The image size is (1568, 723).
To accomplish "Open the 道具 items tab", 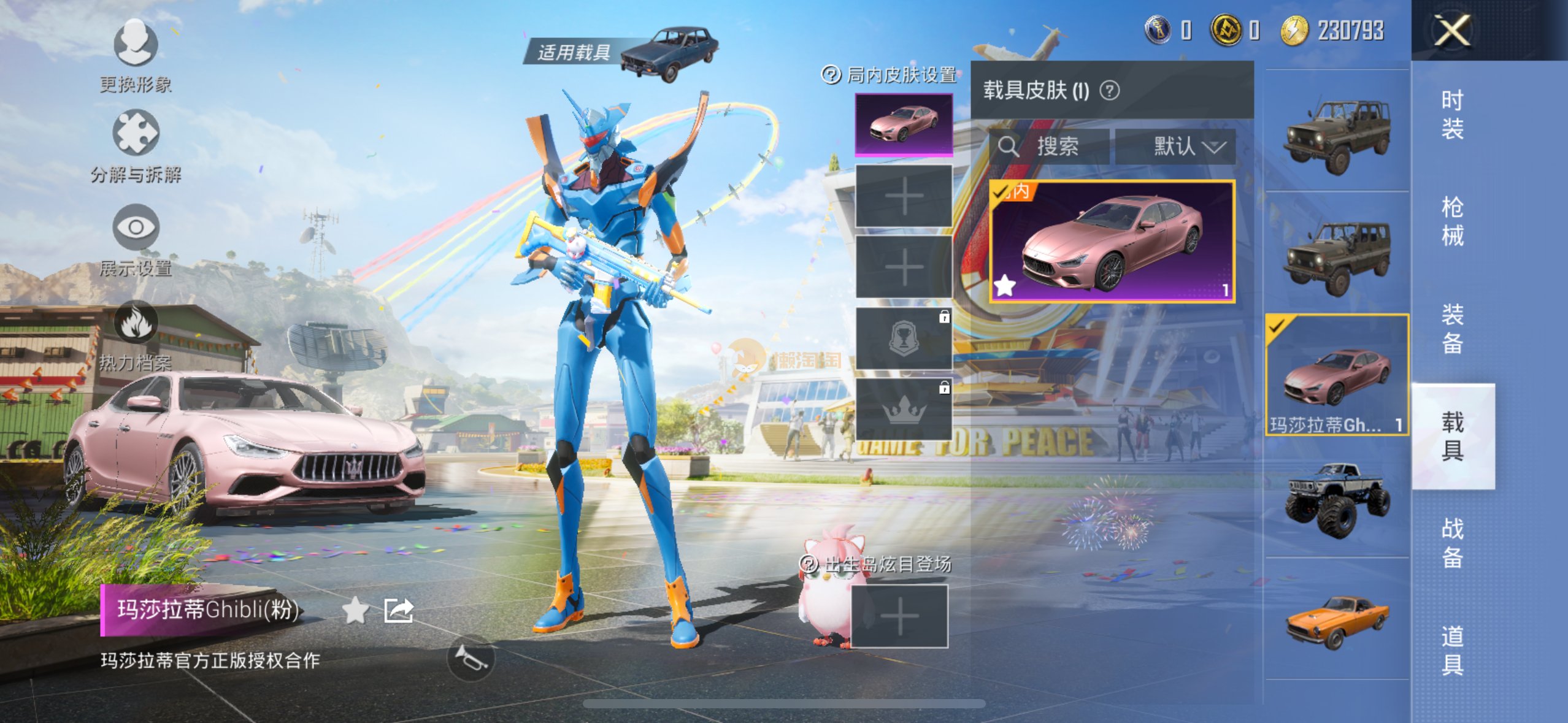I will (1452, 650).
